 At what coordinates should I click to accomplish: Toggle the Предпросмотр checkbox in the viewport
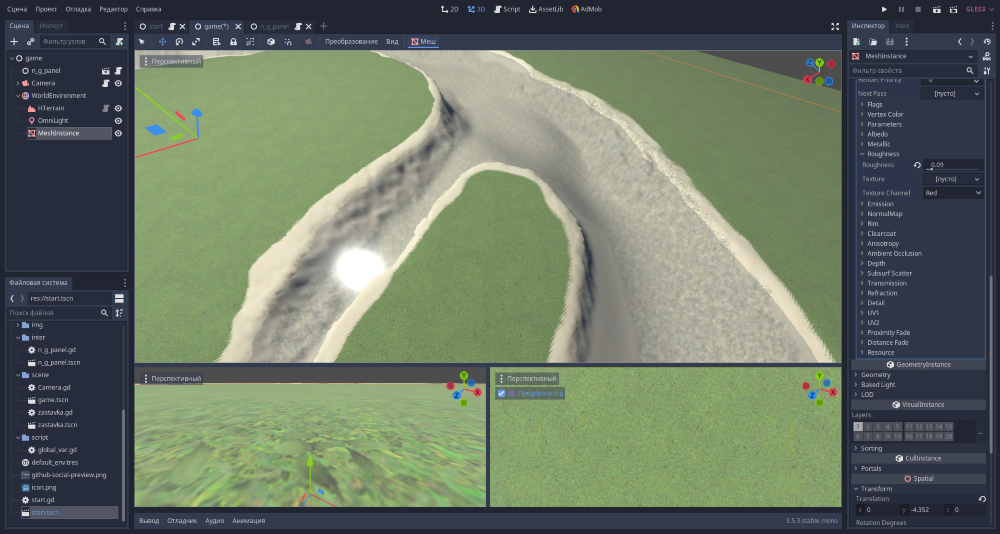pyautogui.click(x=501, y=393)
